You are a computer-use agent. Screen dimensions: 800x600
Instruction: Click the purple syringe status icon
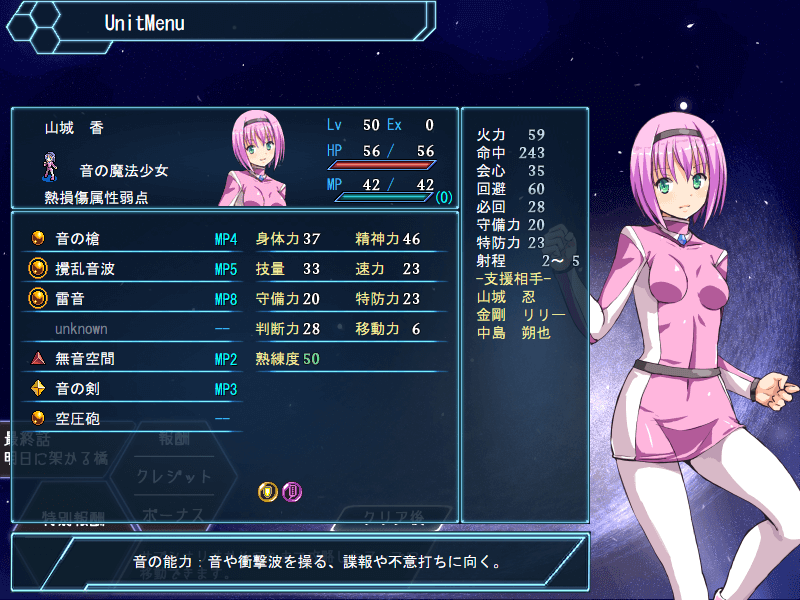pos(292,491)
